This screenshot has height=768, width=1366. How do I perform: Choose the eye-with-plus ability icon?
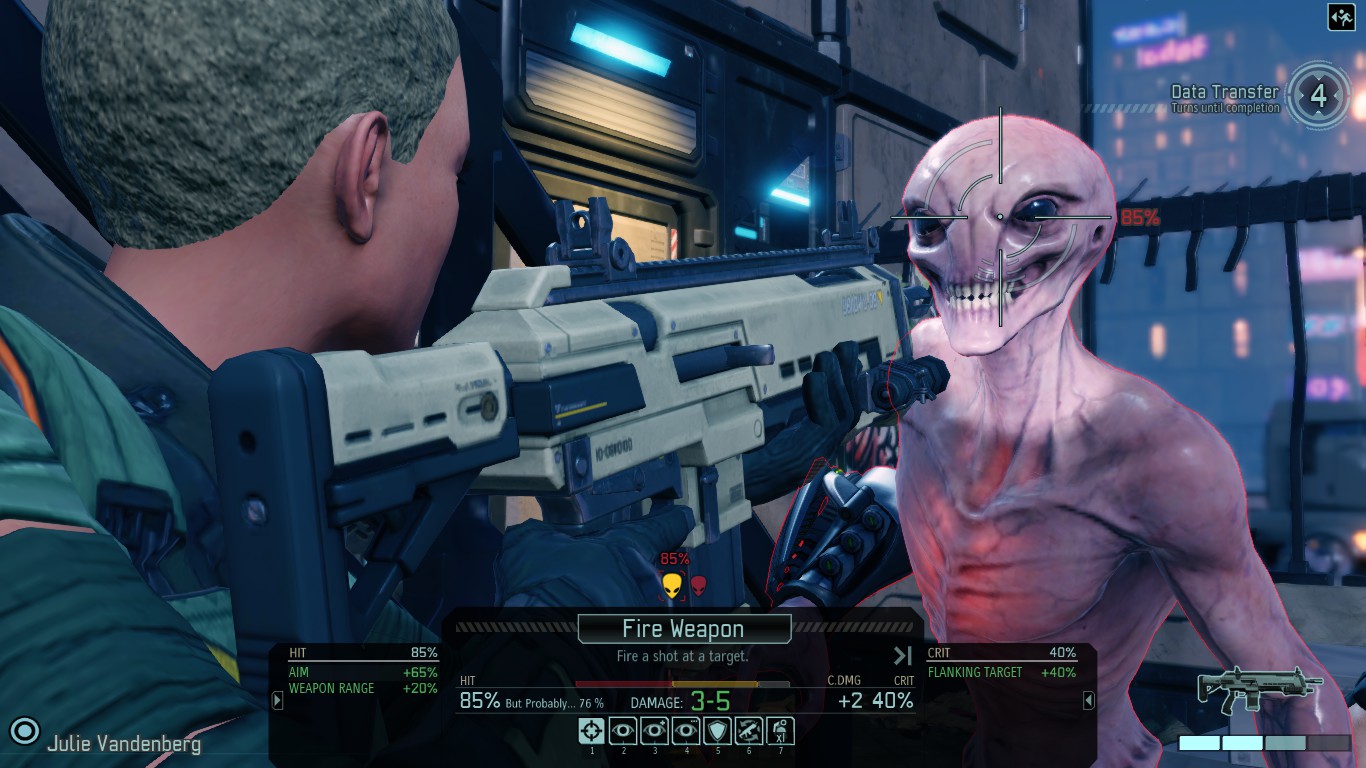(x=655, y=732)
